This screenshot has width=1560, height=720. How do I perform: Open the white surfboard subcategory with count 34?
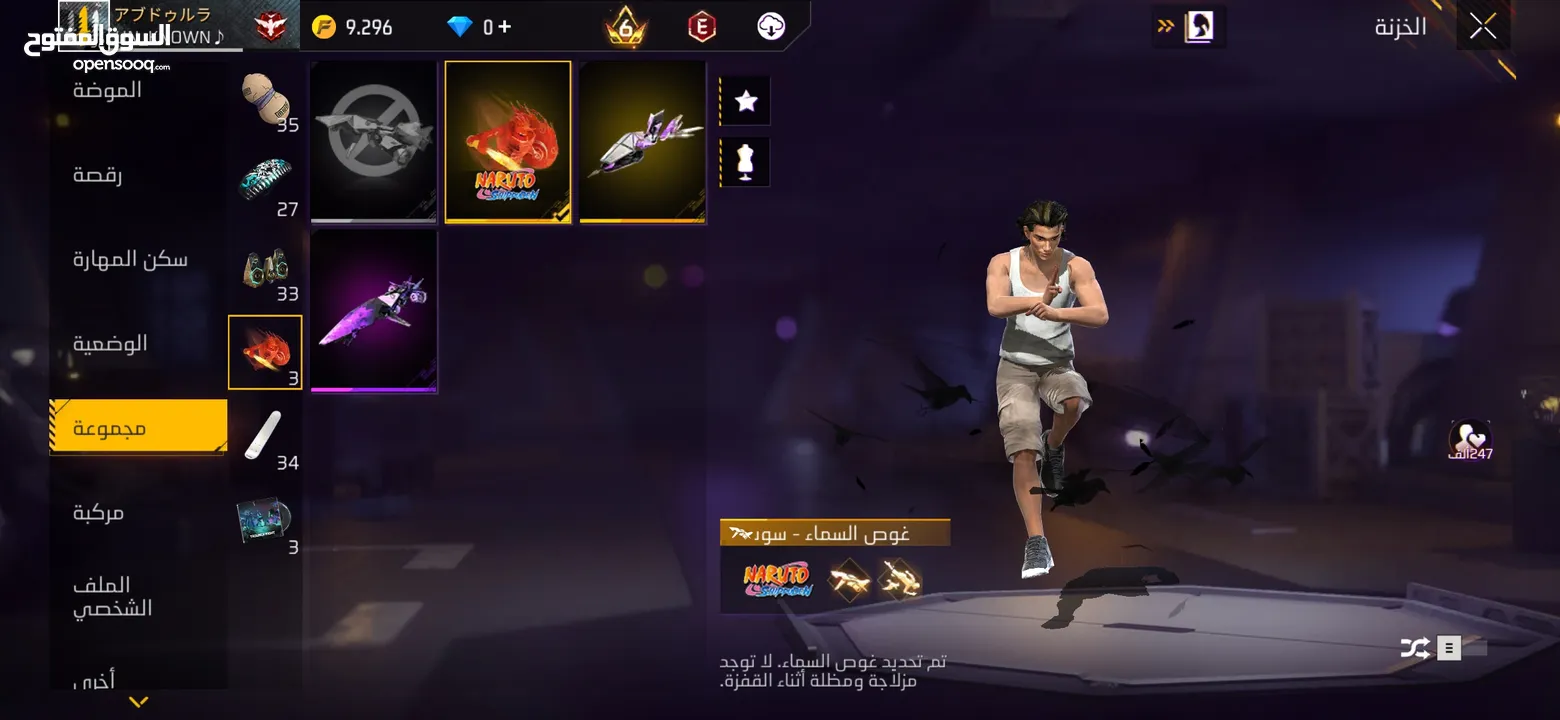pyautogui.click(x=265, y=438)
